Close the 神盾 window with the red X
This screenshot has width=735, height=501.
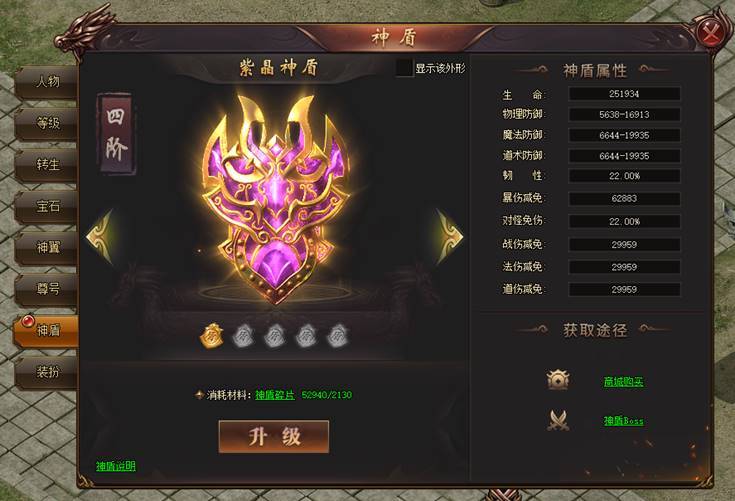coord(712,32)
